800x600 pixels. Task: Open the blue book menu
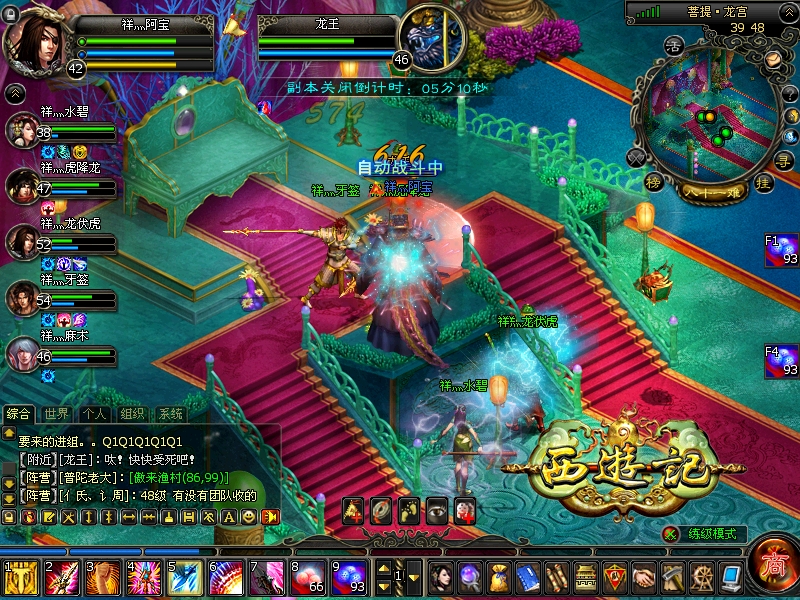click(x=528, y=577)
